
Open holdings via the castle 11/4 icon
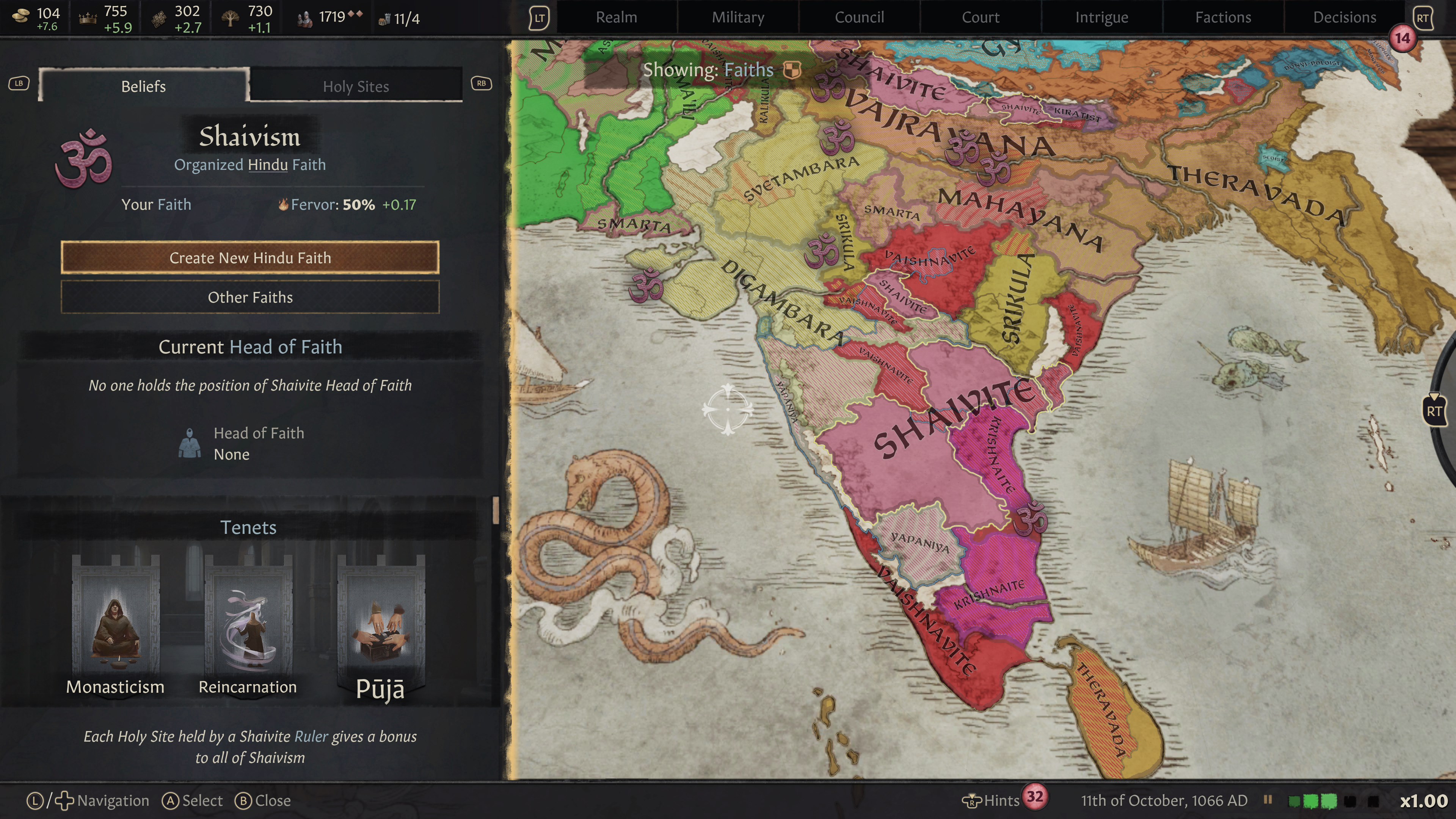387,17
